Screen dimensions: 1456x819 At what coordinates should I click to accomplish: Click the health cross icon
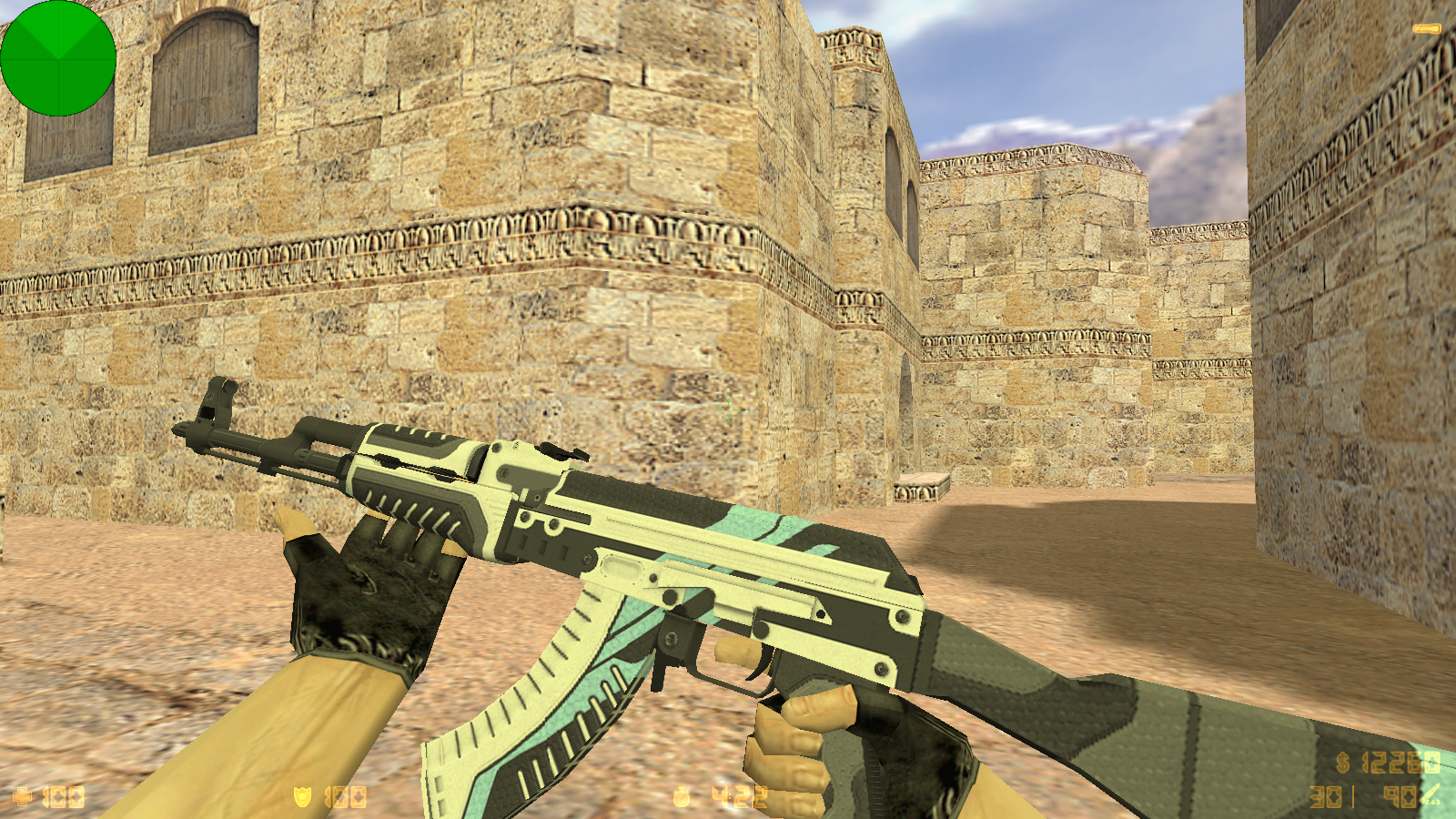[x=23, y=798]
